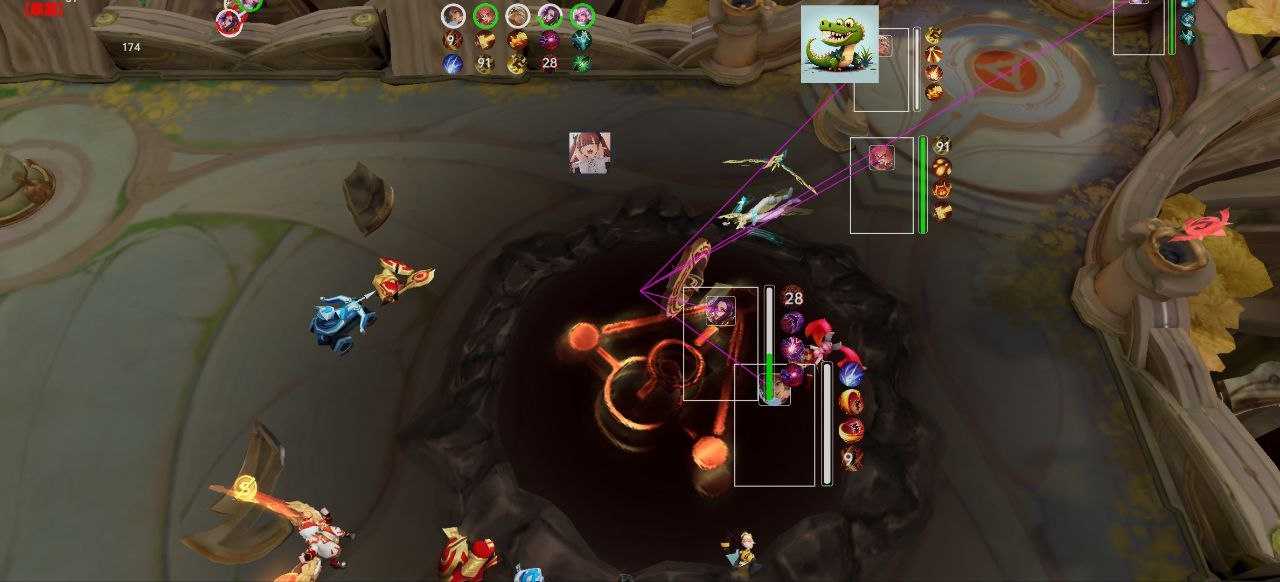Click the red-haired anime girl avatar

click(x=589, y=153)
